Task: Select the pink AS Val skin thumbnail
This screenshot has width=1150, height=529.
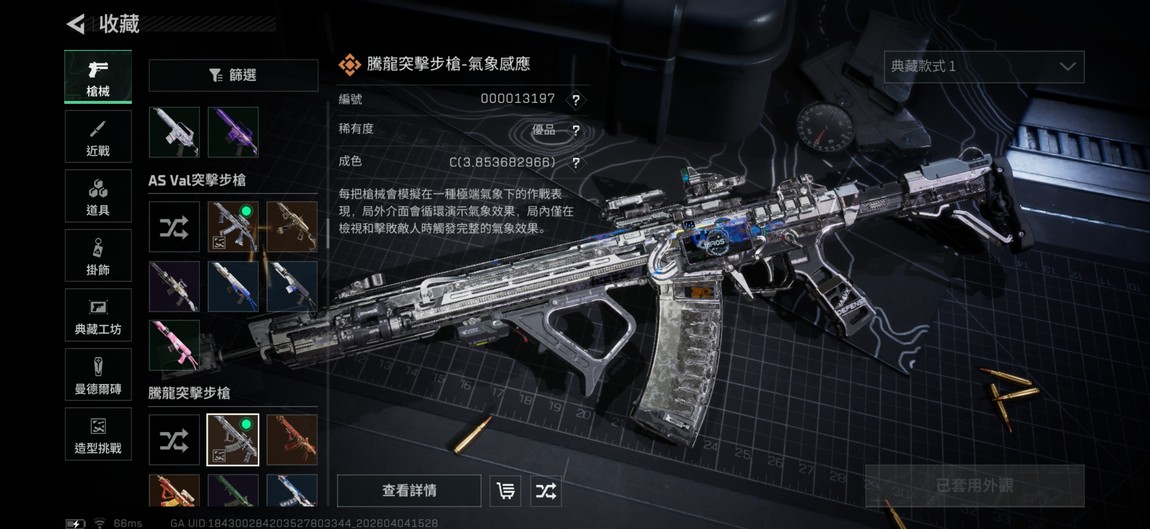Action: [174, 345]
